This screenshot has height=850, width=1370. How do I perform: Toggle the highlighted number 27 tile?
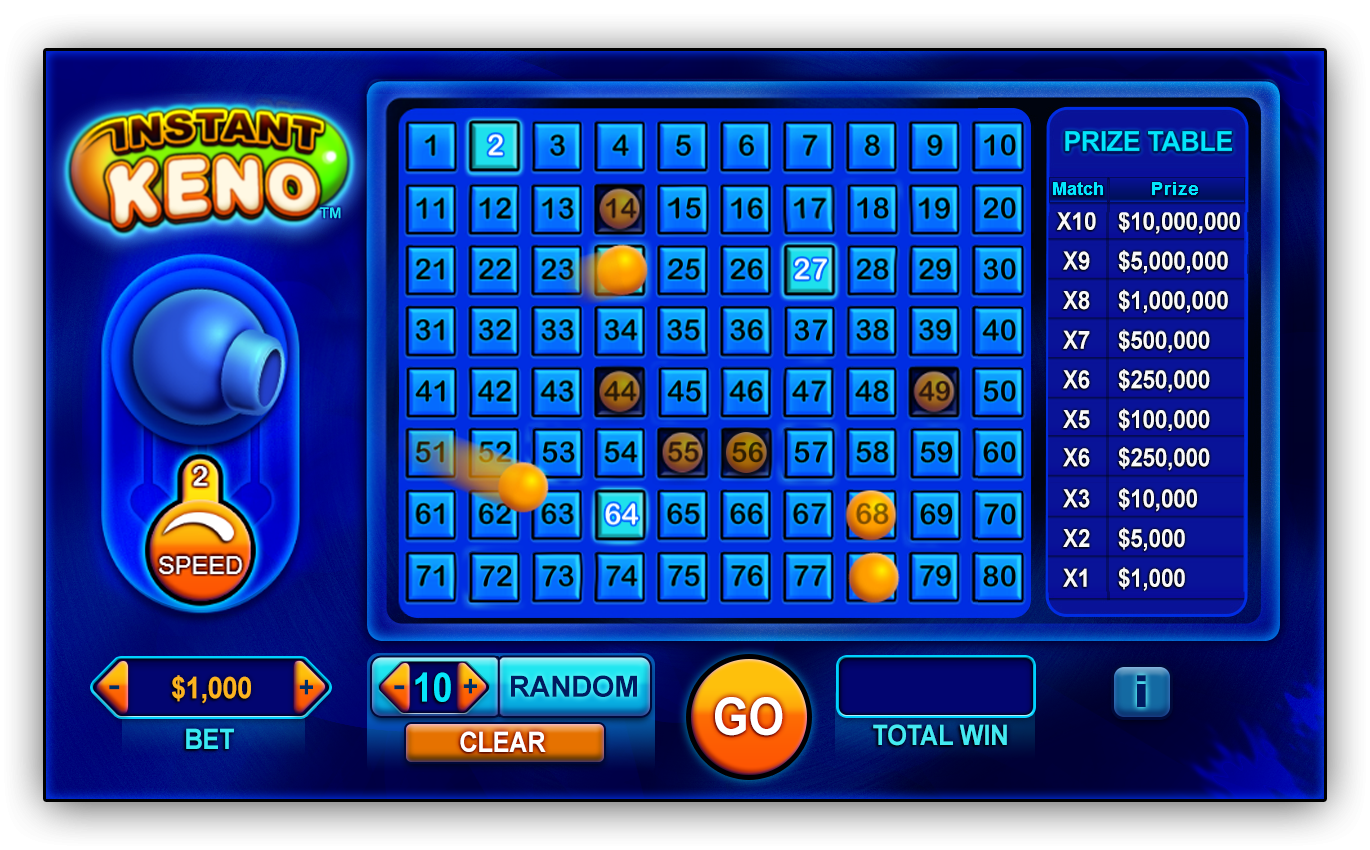pos(809,270)
